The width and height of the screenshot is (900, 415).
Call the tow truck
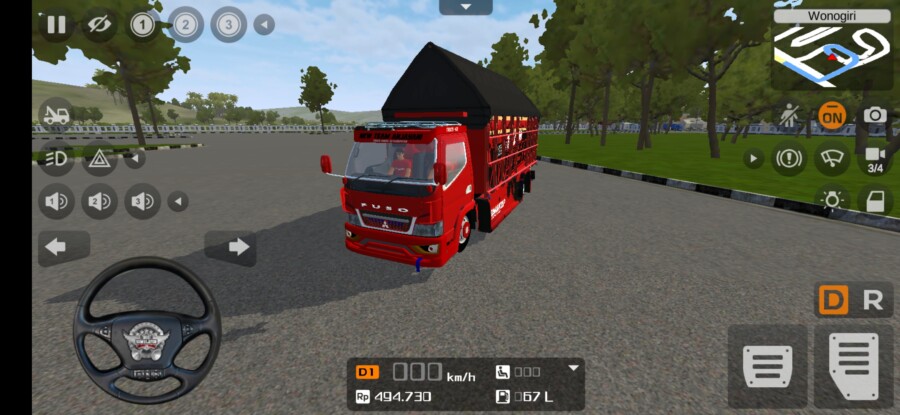(56, 115)
